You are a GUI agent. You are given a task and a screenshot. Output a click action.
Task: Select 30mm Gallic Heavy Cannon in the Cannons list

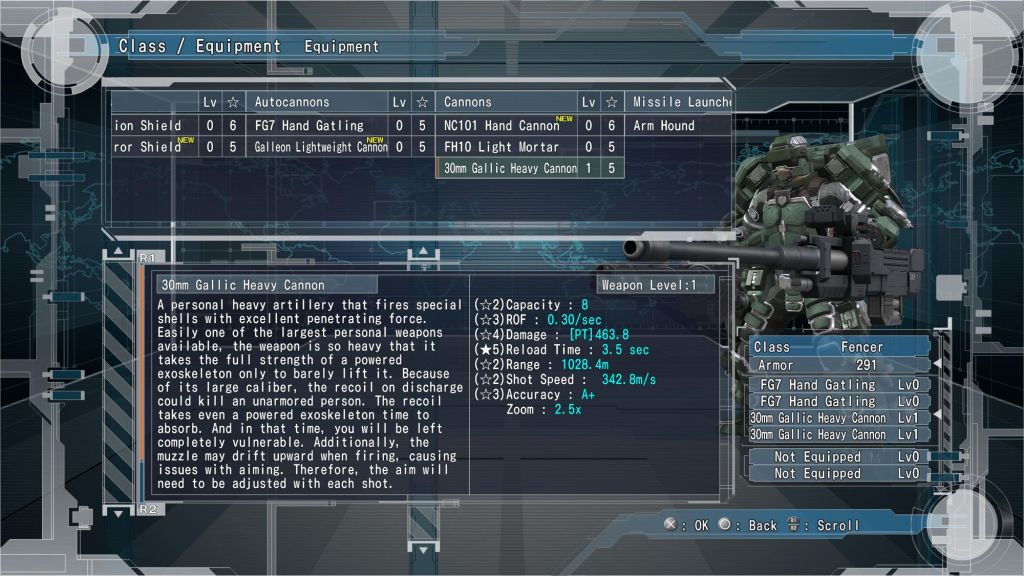pos(510,169)
